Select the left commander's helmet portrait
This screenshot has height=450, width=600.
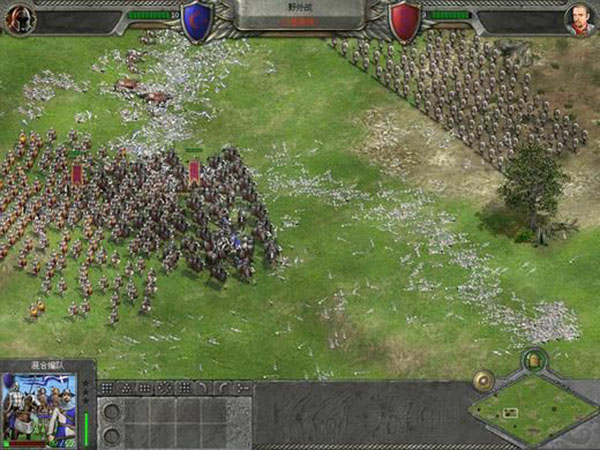pyautogui.click(x=19, y=18)
